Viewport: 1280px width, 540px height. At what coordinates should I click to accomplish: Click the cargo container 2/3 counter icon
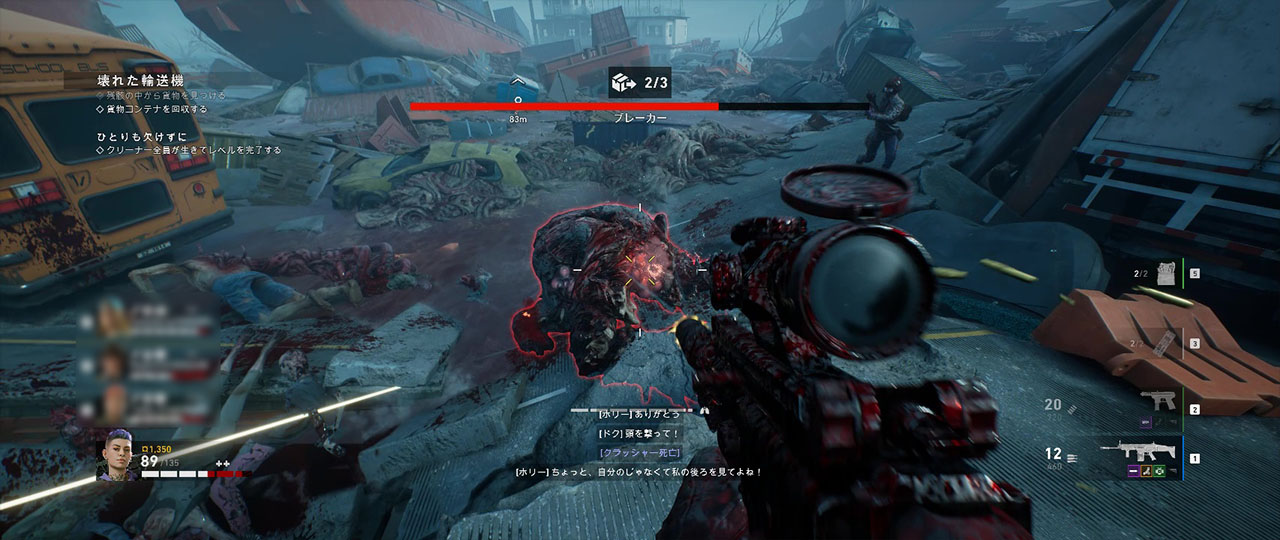[x=620, y=83]
